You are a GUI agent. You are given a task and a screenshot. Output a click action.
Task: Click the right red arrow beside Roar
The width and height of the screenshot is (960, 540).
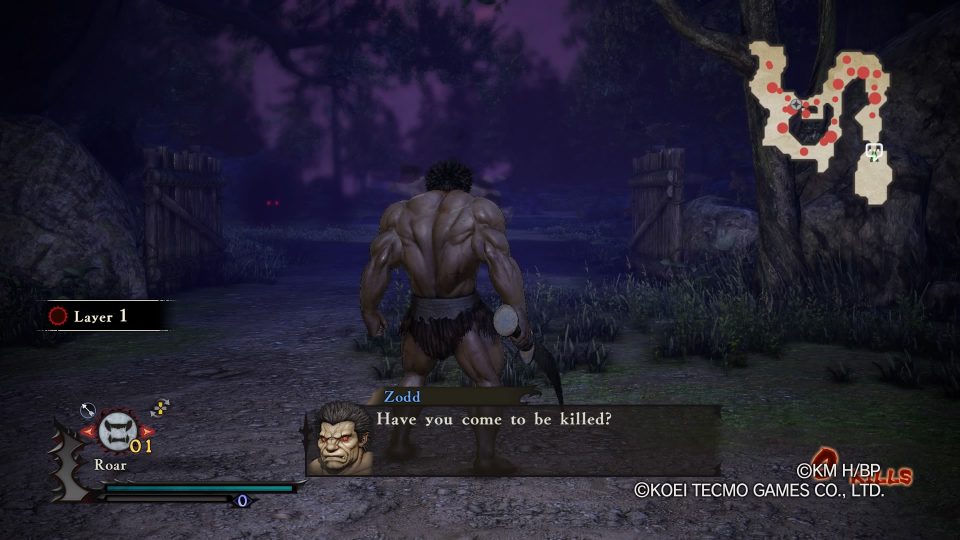[x=148, y=432]
